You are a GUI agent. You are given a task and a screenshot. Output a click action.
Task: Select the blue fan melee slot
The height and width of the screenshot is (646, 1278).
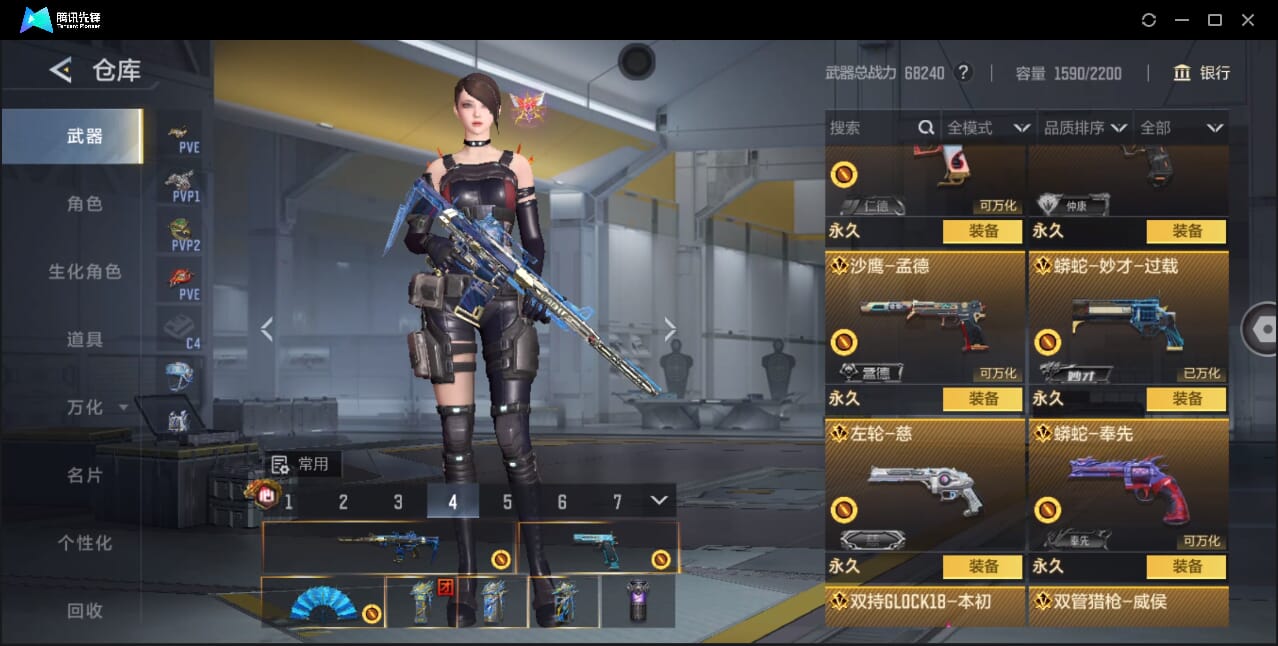click(x=323, y=603)
